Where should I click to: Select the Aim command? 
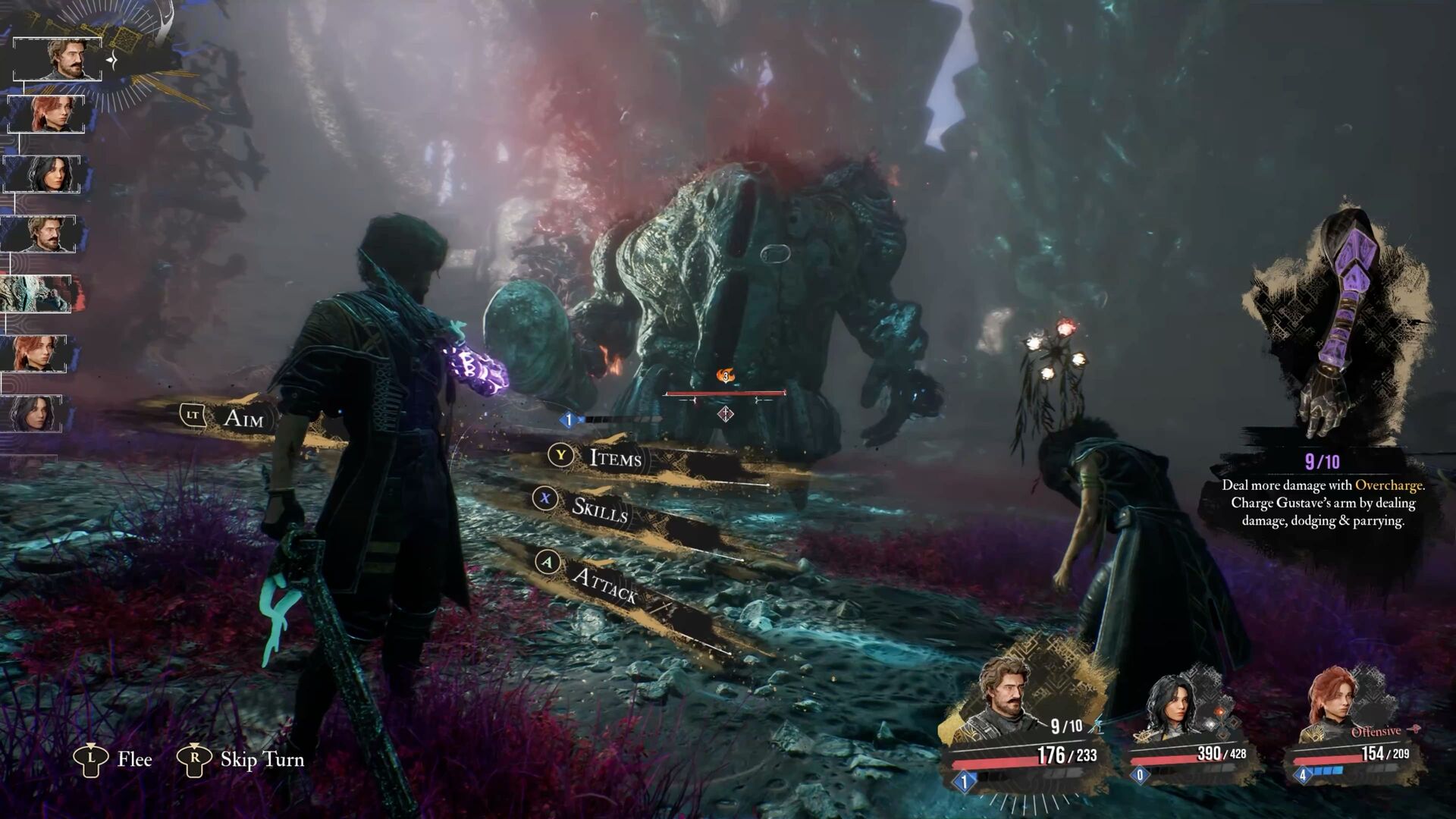click(x=243, y=418)
